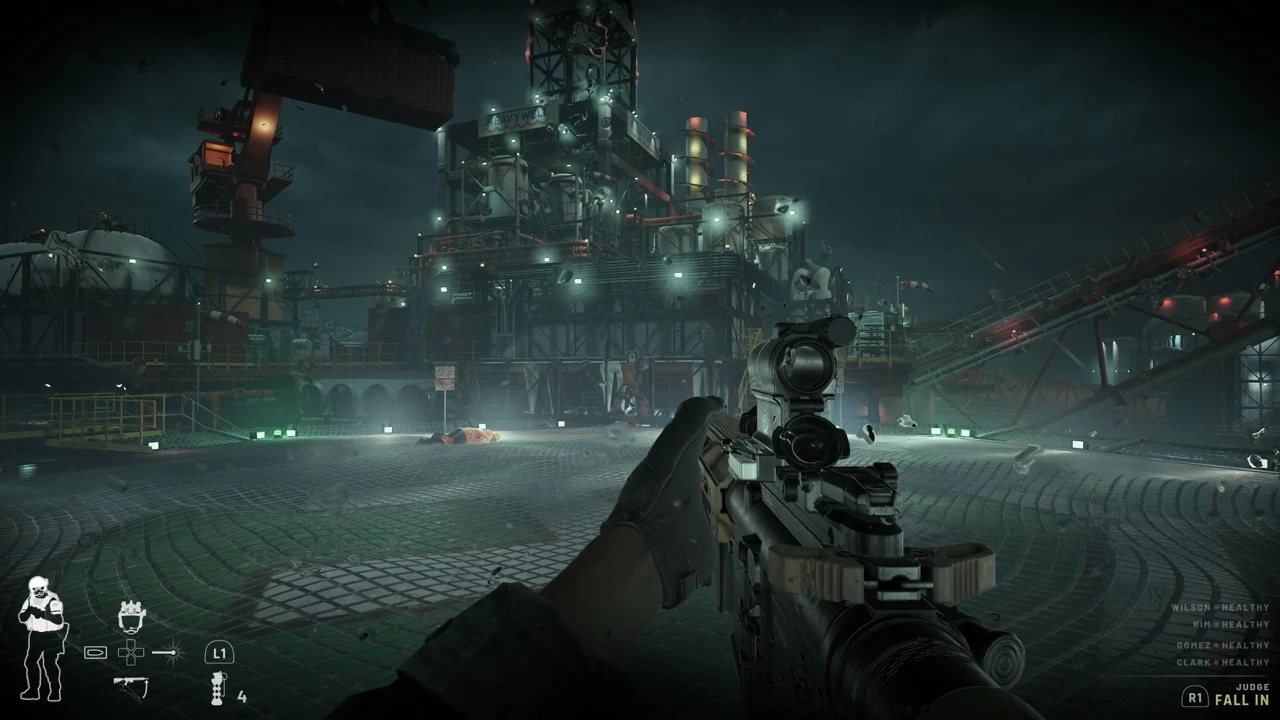This screenshot has width=1280, height=720.
Task: Select the flashbang grenade icon
Action: (215, 689)
